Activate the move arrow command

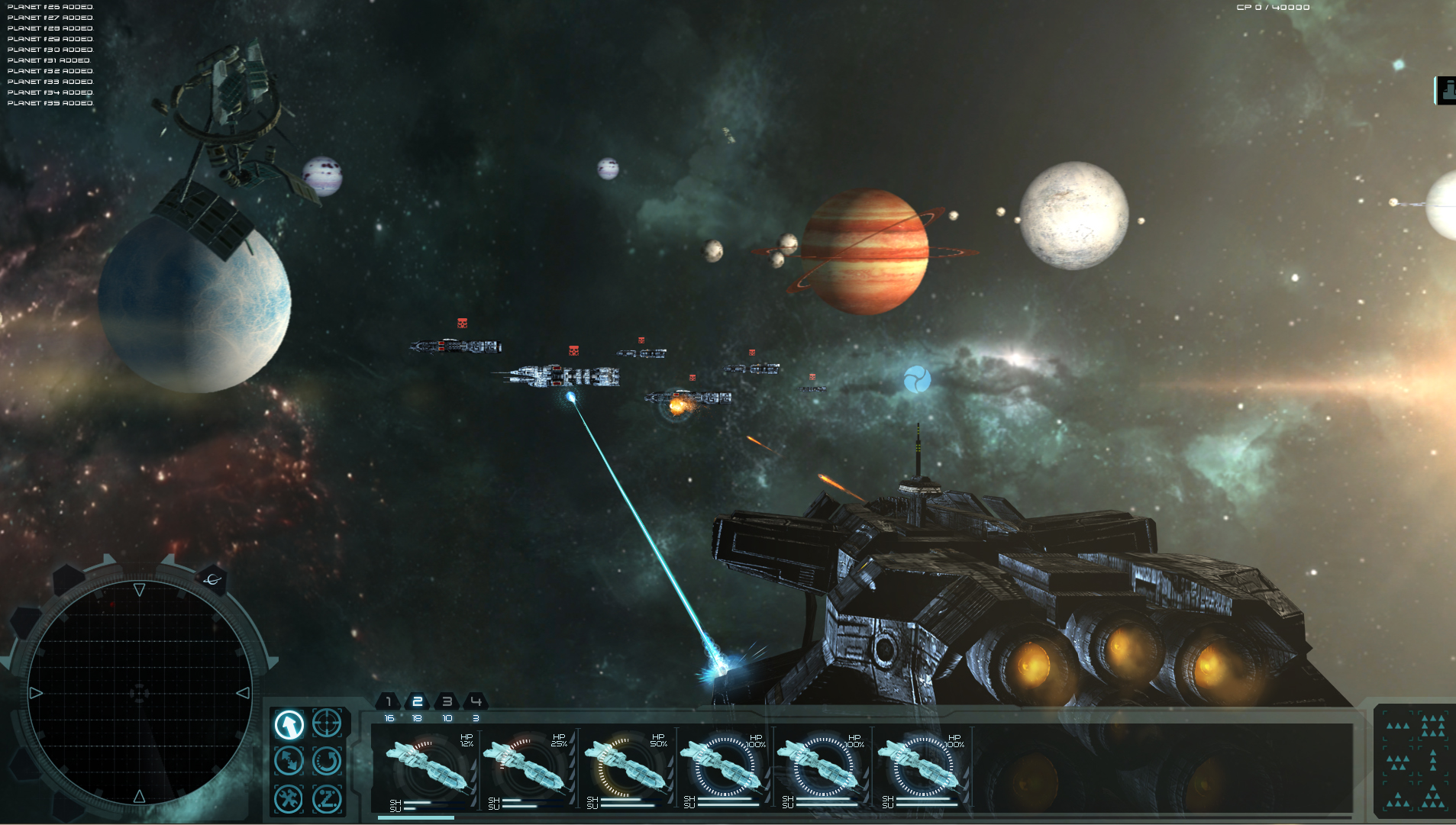(x=289, y=724)
